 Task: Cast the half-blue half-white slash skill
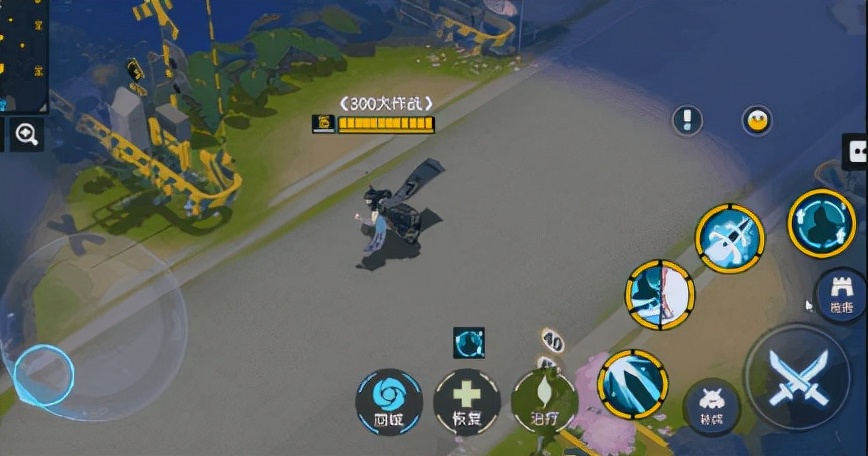660,295
